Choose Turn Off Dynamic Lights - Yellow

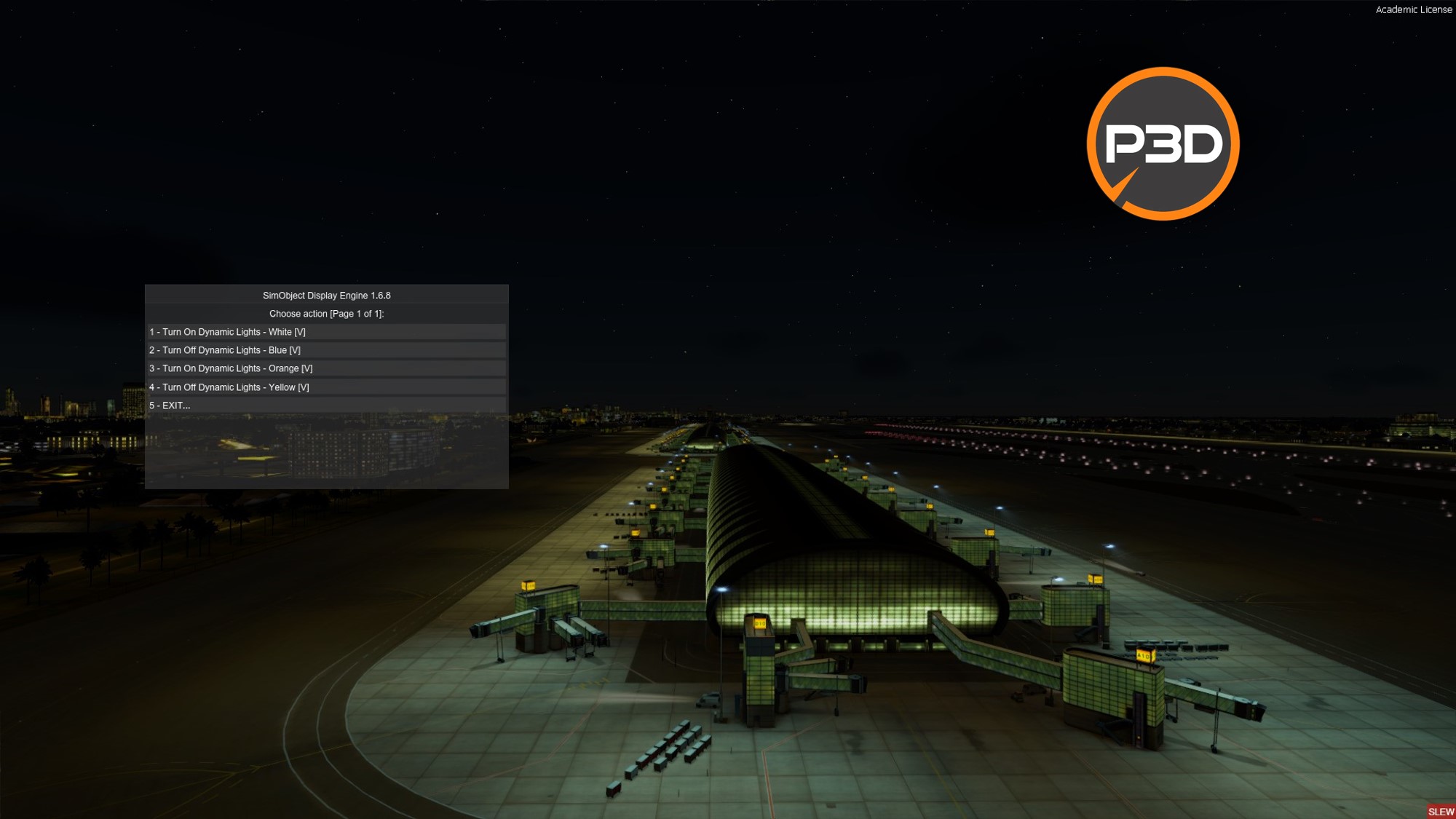tap(229, 387)
